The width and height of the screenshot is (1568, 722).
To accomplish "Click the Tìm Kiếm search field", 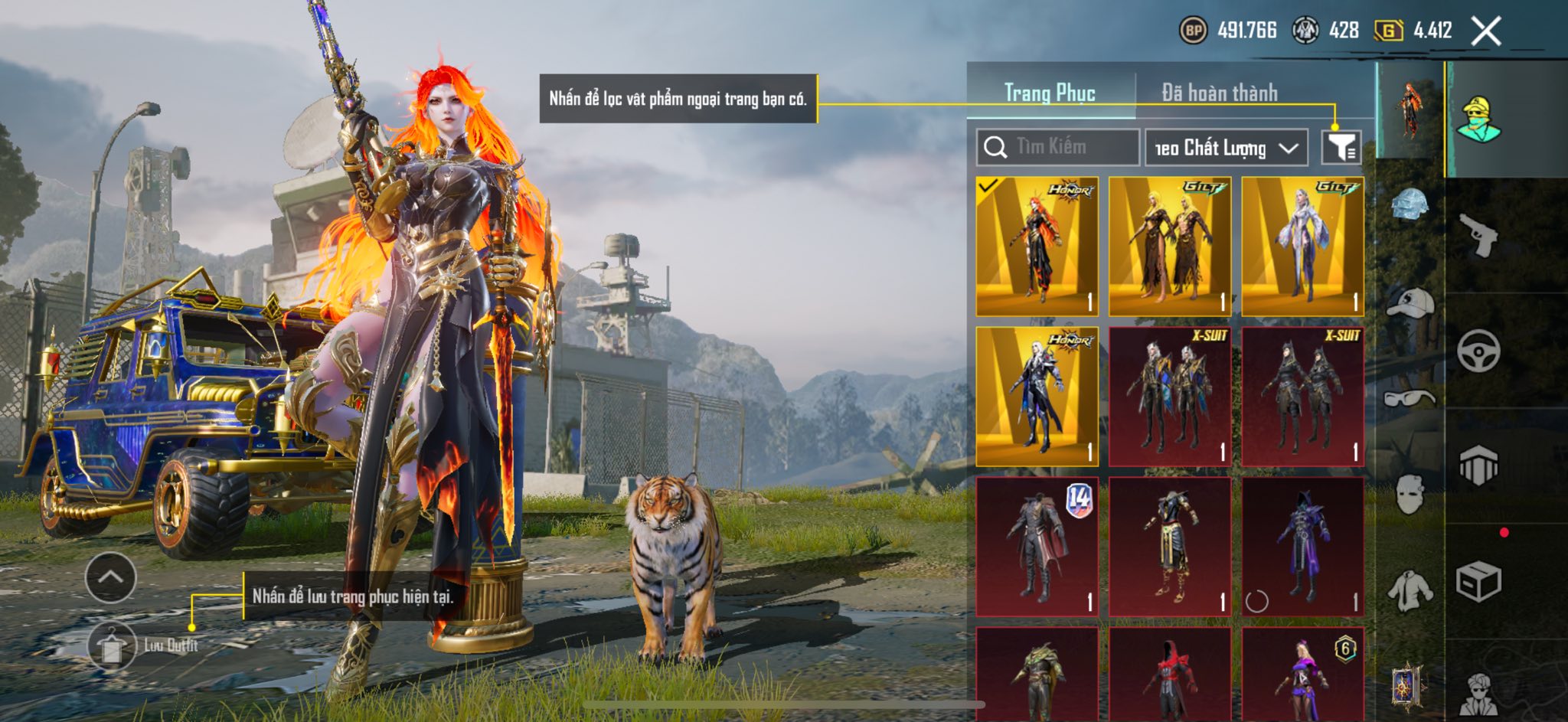I will pos(1057,147).
